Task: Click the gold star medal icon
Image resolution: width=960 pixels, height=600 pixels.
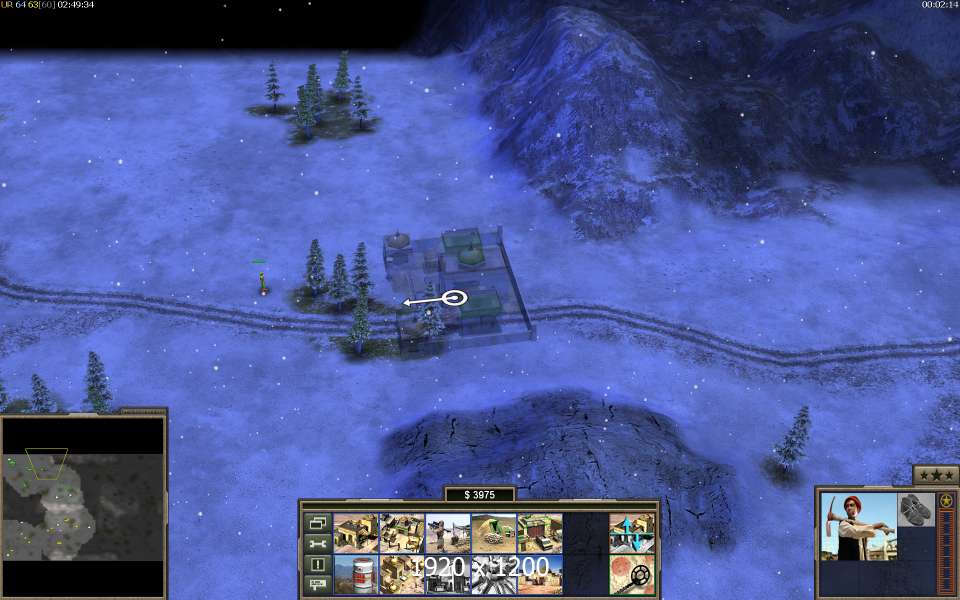Action: tap(945, 500)
